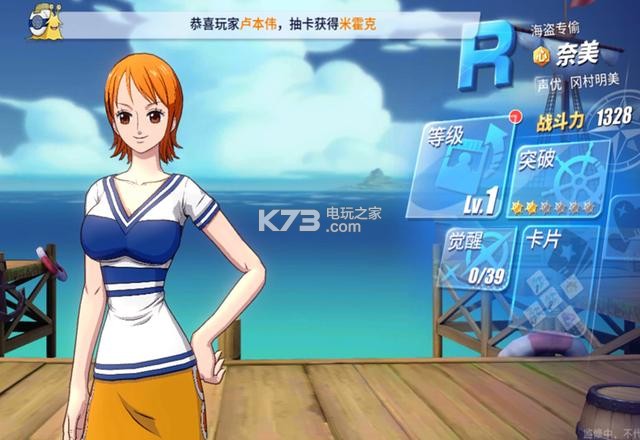640x440 pixels.
Task: Tap the 声优 voice actor label
Action: tap(549, 84)
